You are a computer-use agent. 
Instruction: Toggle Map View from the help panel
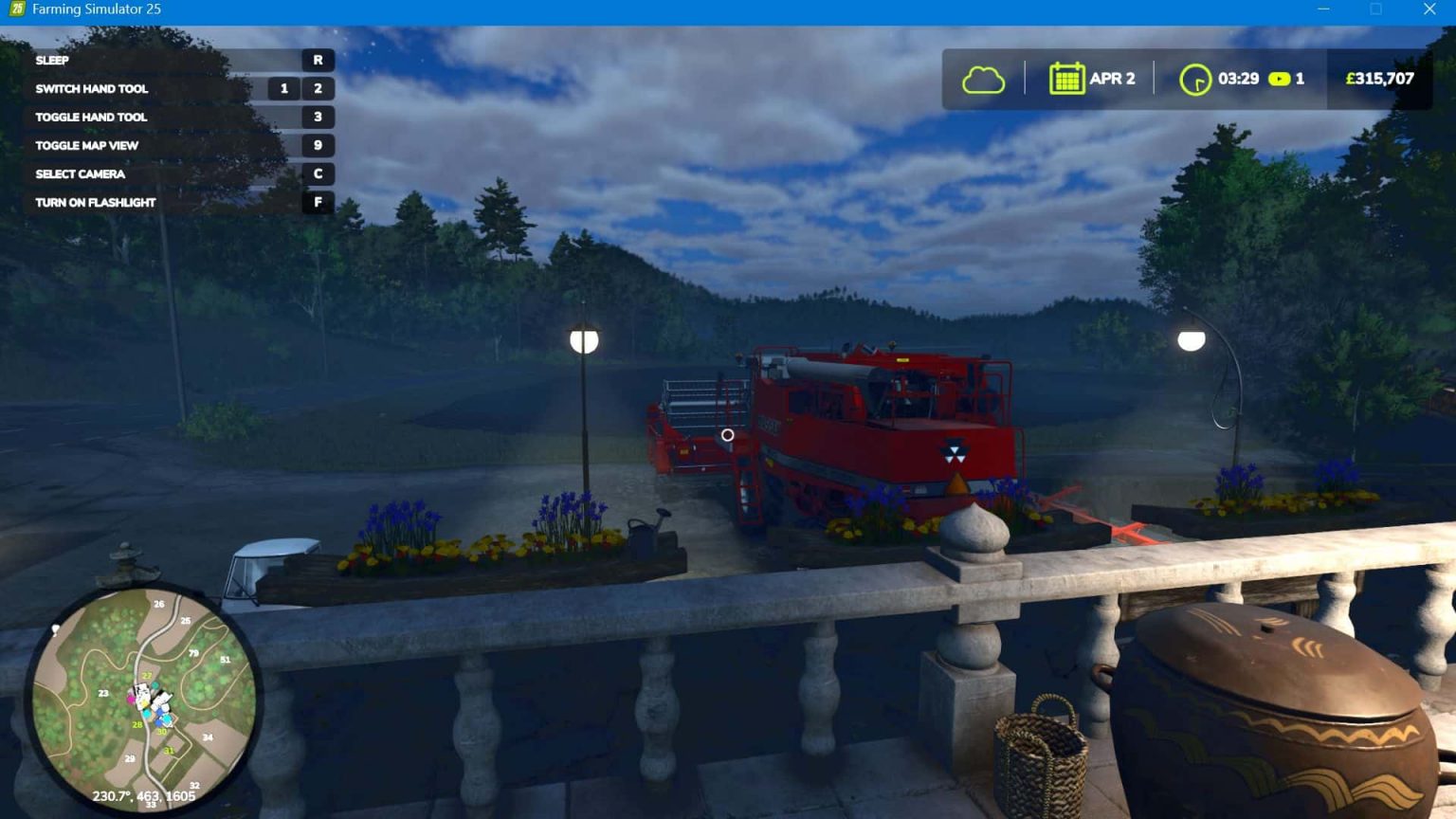(86, 145)
